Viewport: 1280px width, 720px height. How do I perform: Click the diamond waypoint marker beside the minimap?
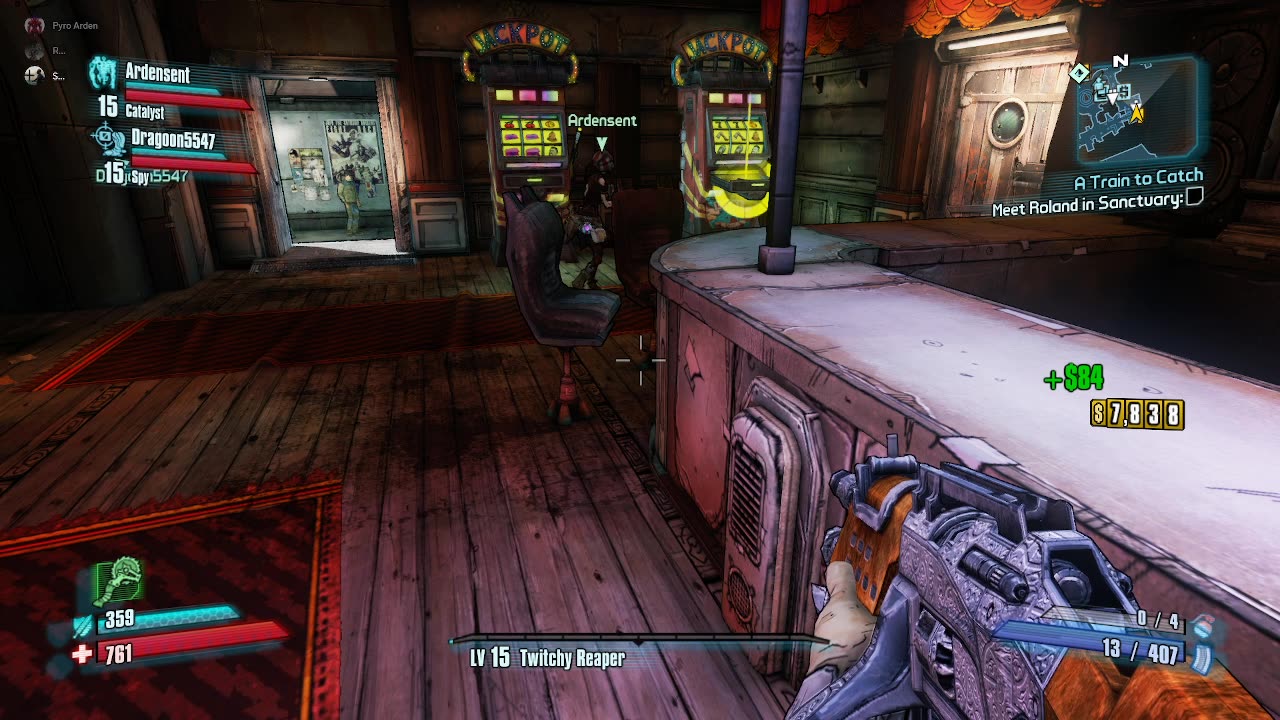click(x=1079, y=73)
